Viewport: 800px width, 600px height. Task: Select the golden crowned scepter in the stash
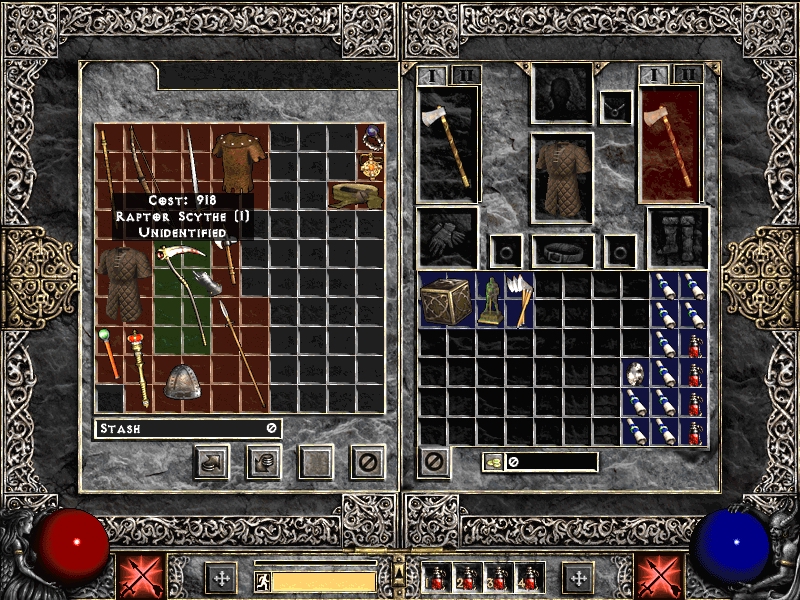137,367
